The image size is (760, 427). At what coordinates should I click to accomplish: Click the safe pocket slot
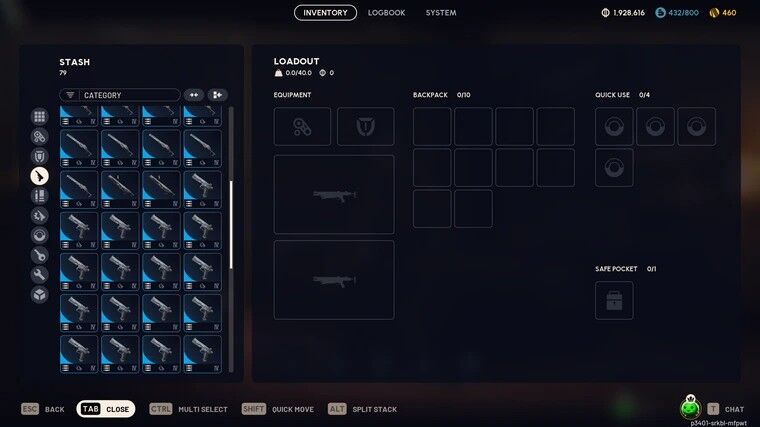click(614, 300)
